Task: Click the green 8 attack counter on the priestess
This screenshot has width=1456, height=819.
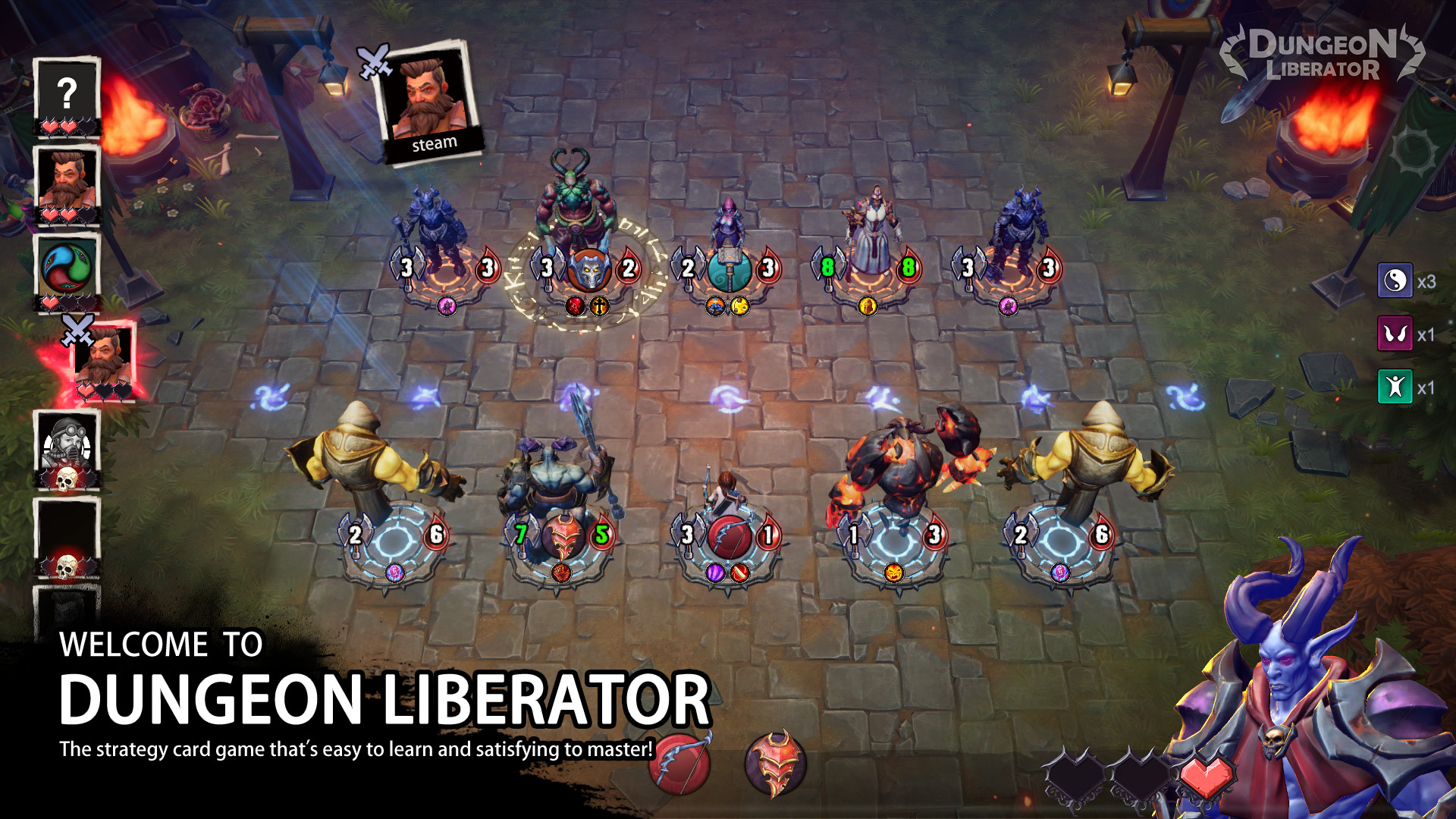Action: coord(827,268)
